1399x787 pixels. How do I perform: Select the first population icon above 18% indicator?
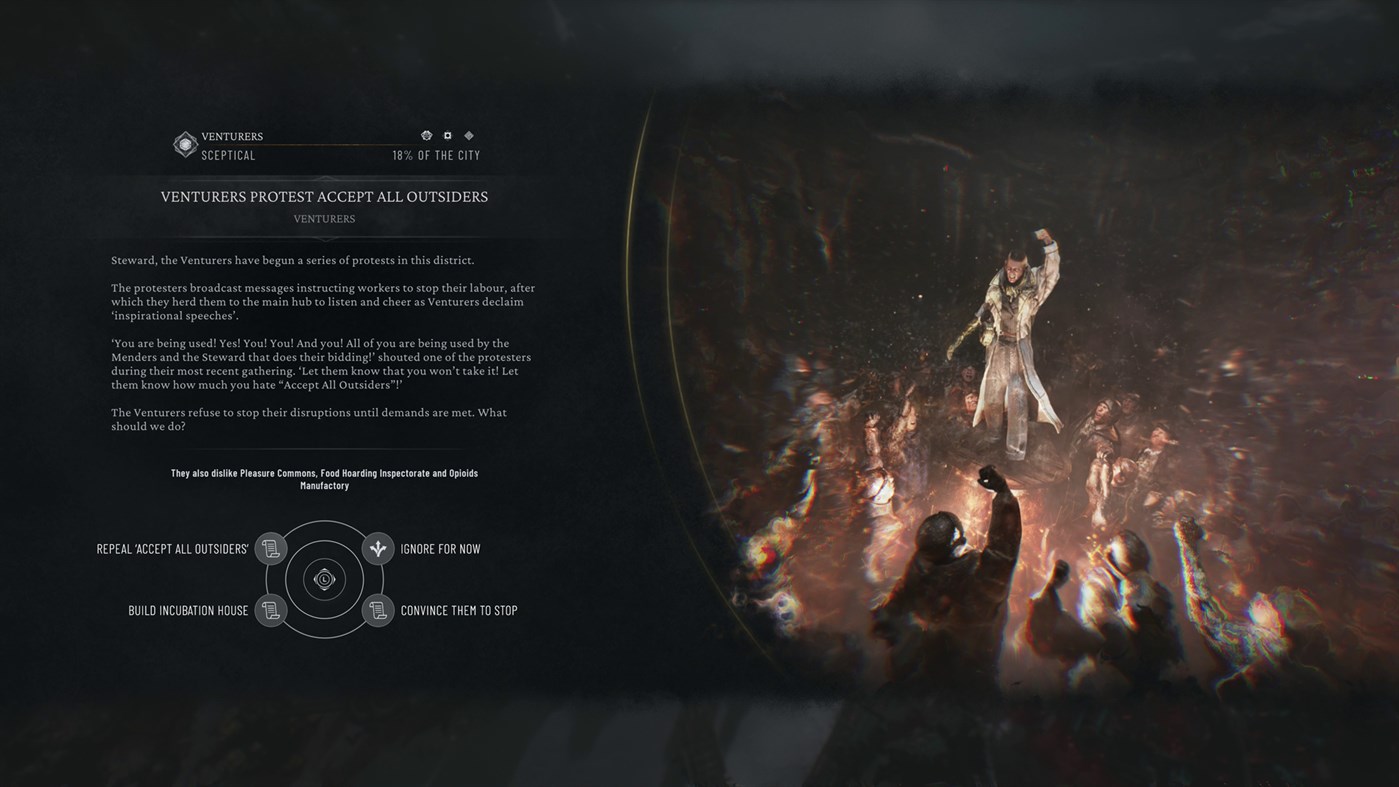point(427,135)
